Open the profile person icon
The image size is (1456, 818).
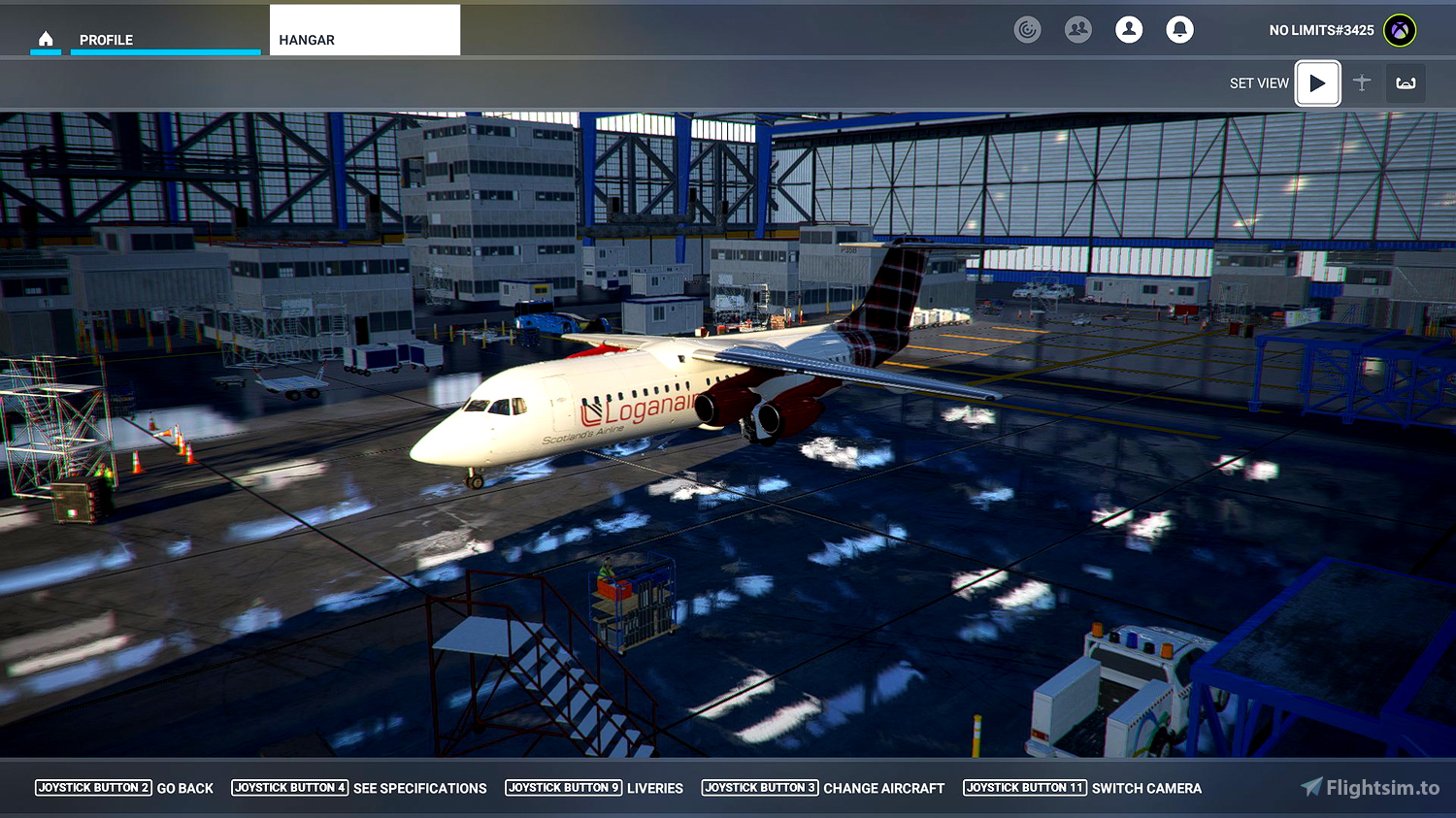coord(1128,29)
